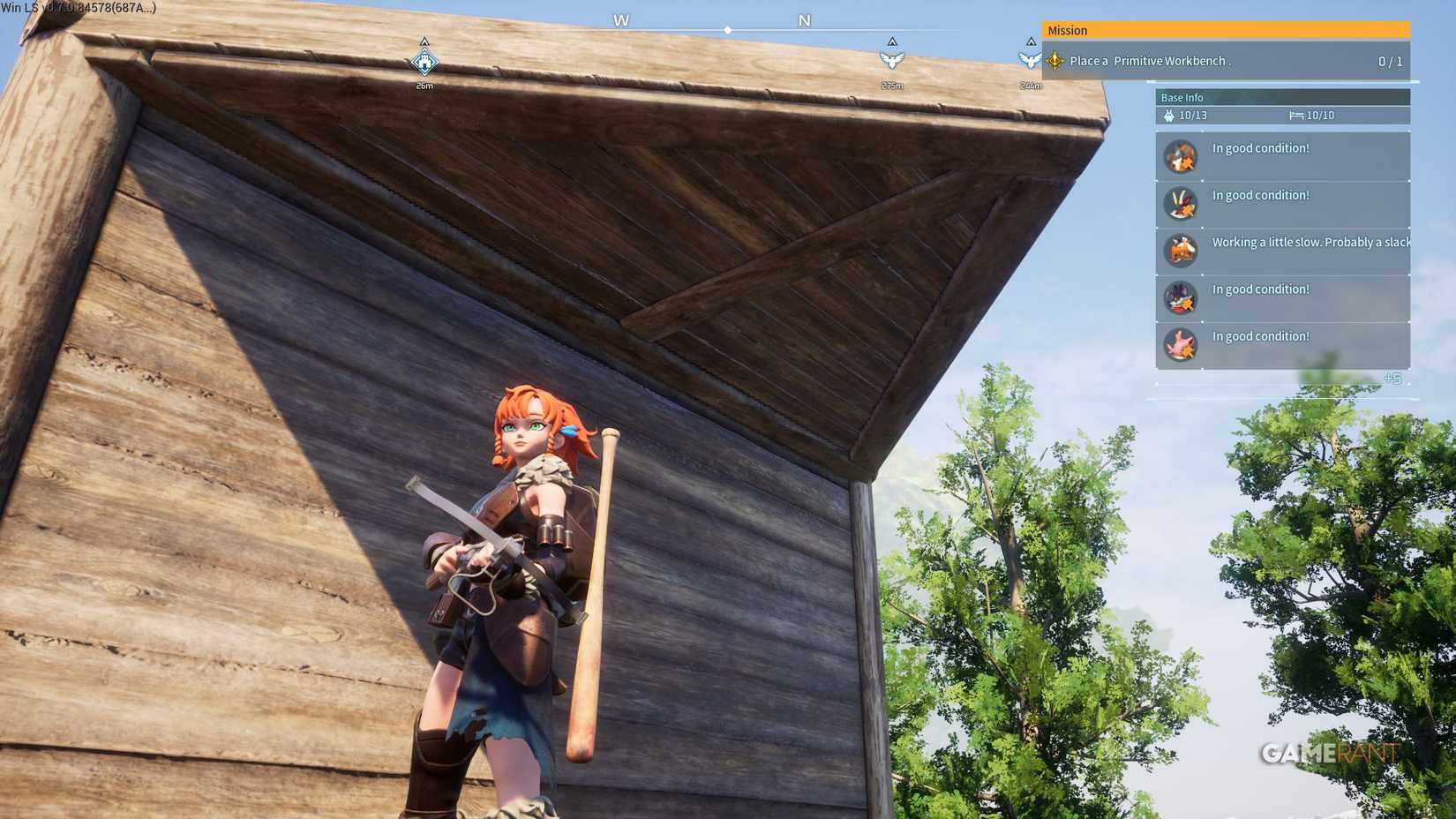Click the white arrow above the 26m marker

424,40
